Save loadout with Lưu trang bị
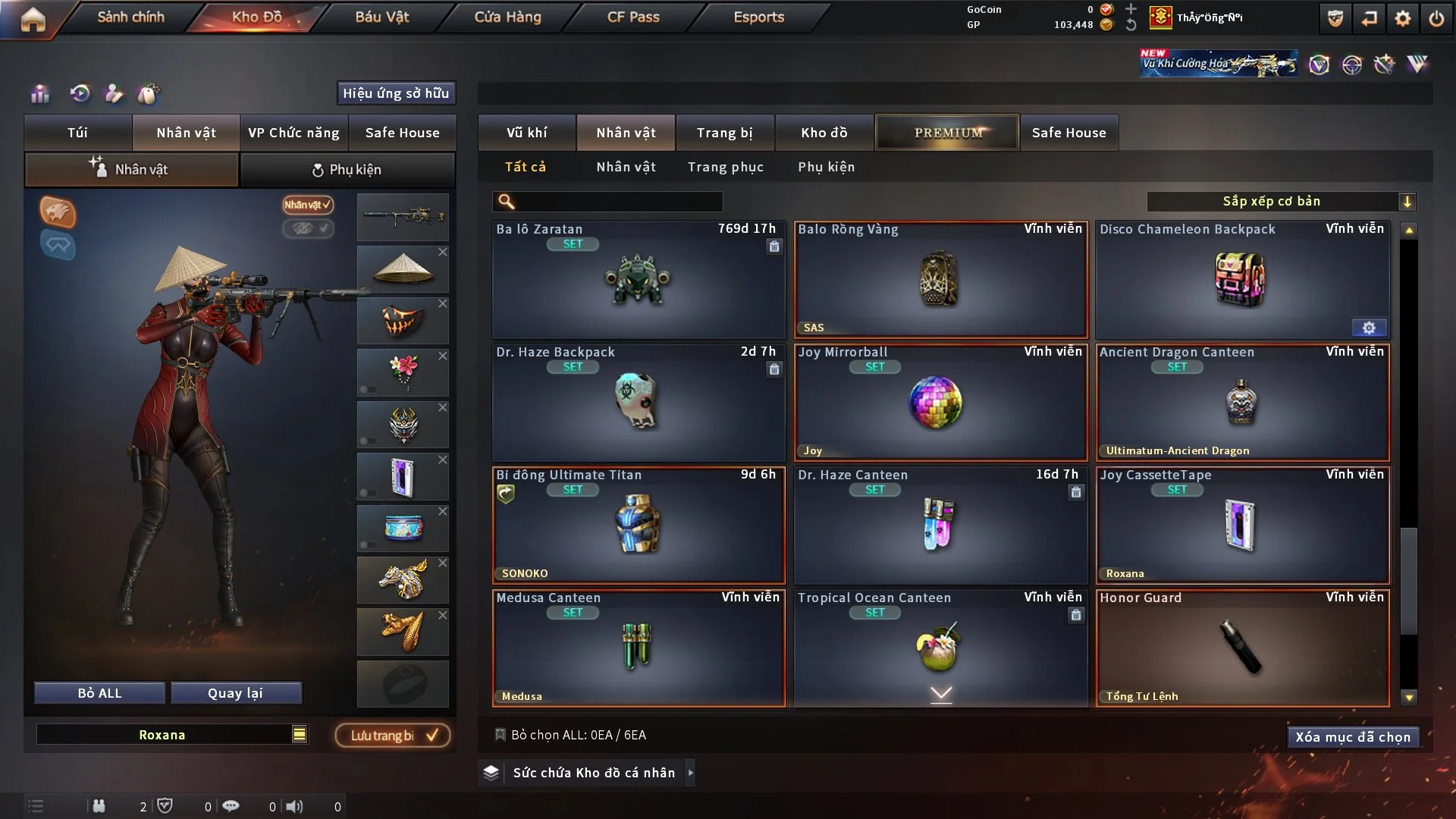This screenshot has width=1456, height=819. [x=393, y=735]
